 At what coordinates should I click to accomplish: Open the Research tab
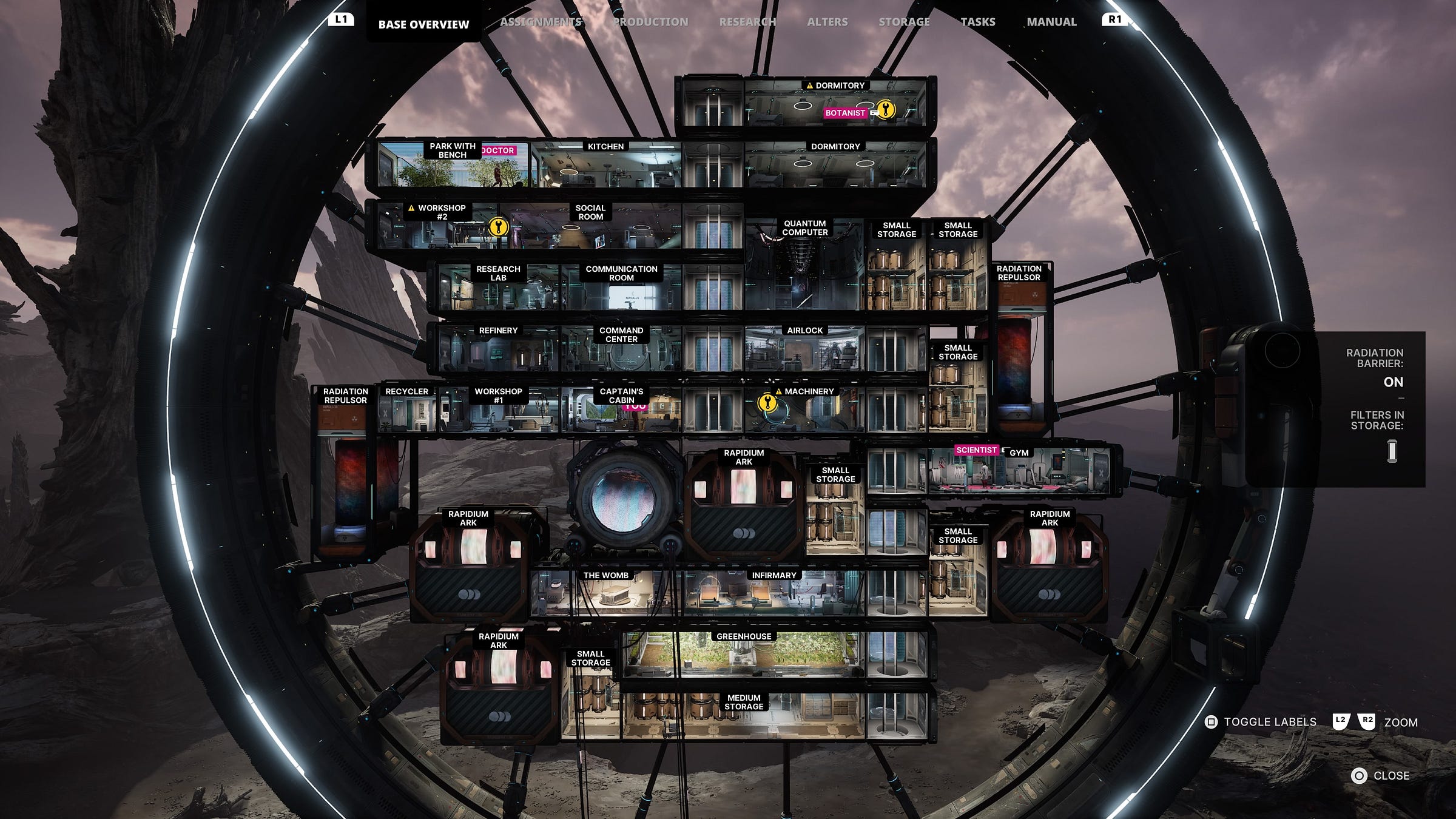[748, 21]
